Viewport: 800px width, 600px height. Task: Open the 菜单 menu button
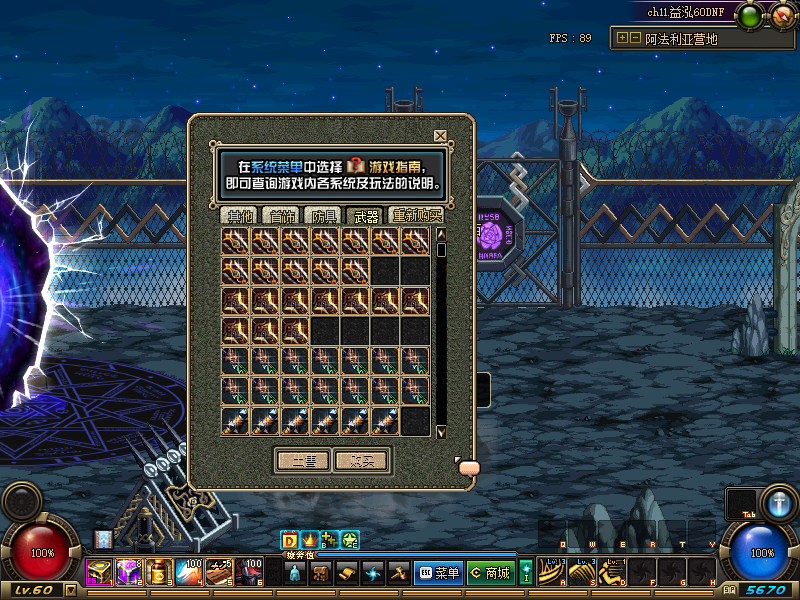pos(438,573)
